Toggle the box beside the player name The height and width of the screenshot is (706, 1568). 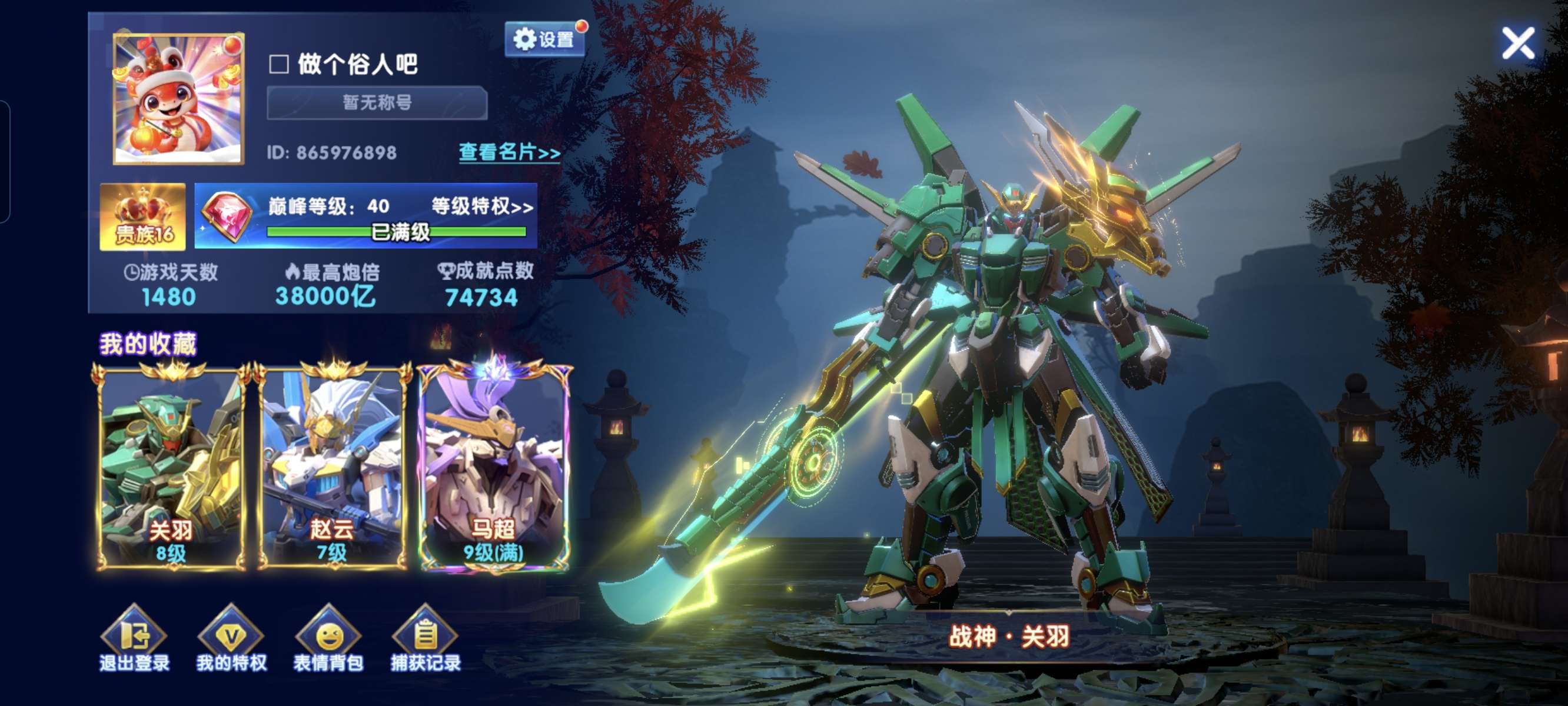click(279, 64)
